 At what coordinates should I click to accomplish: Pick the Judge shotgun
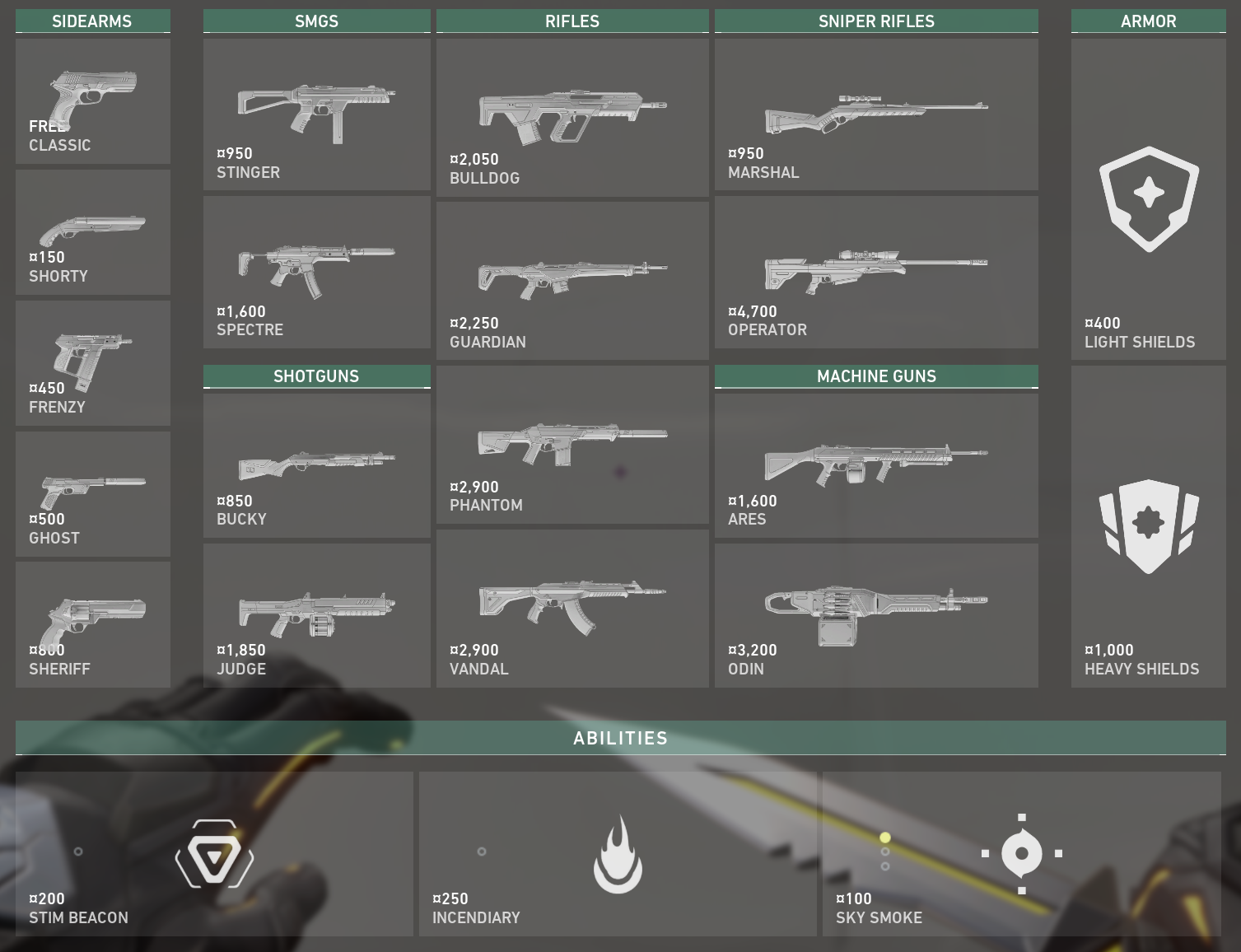click(x=317, y=615)
